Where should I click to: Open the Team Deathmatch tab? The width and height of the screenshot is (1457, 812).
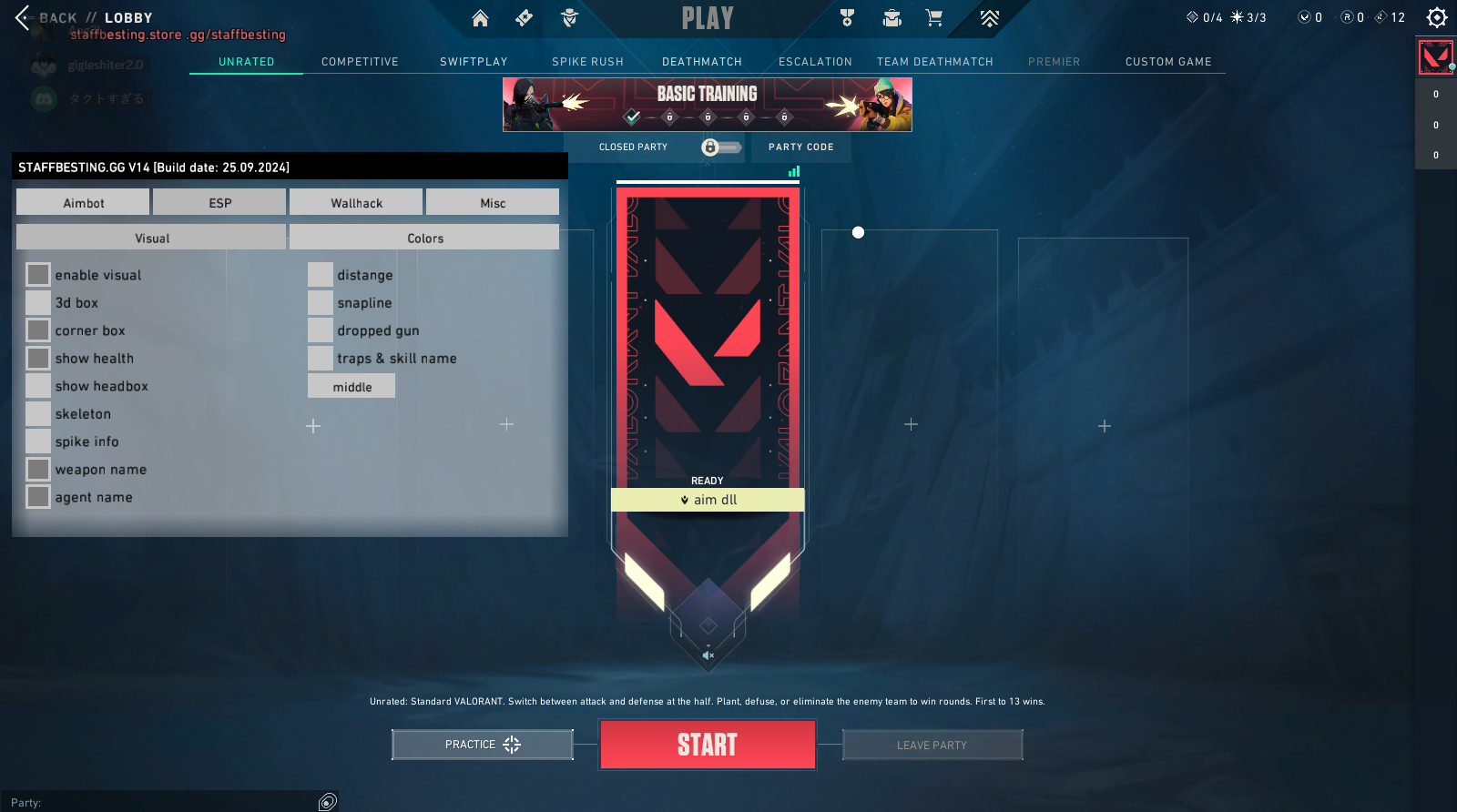click(x=934, y=62)
